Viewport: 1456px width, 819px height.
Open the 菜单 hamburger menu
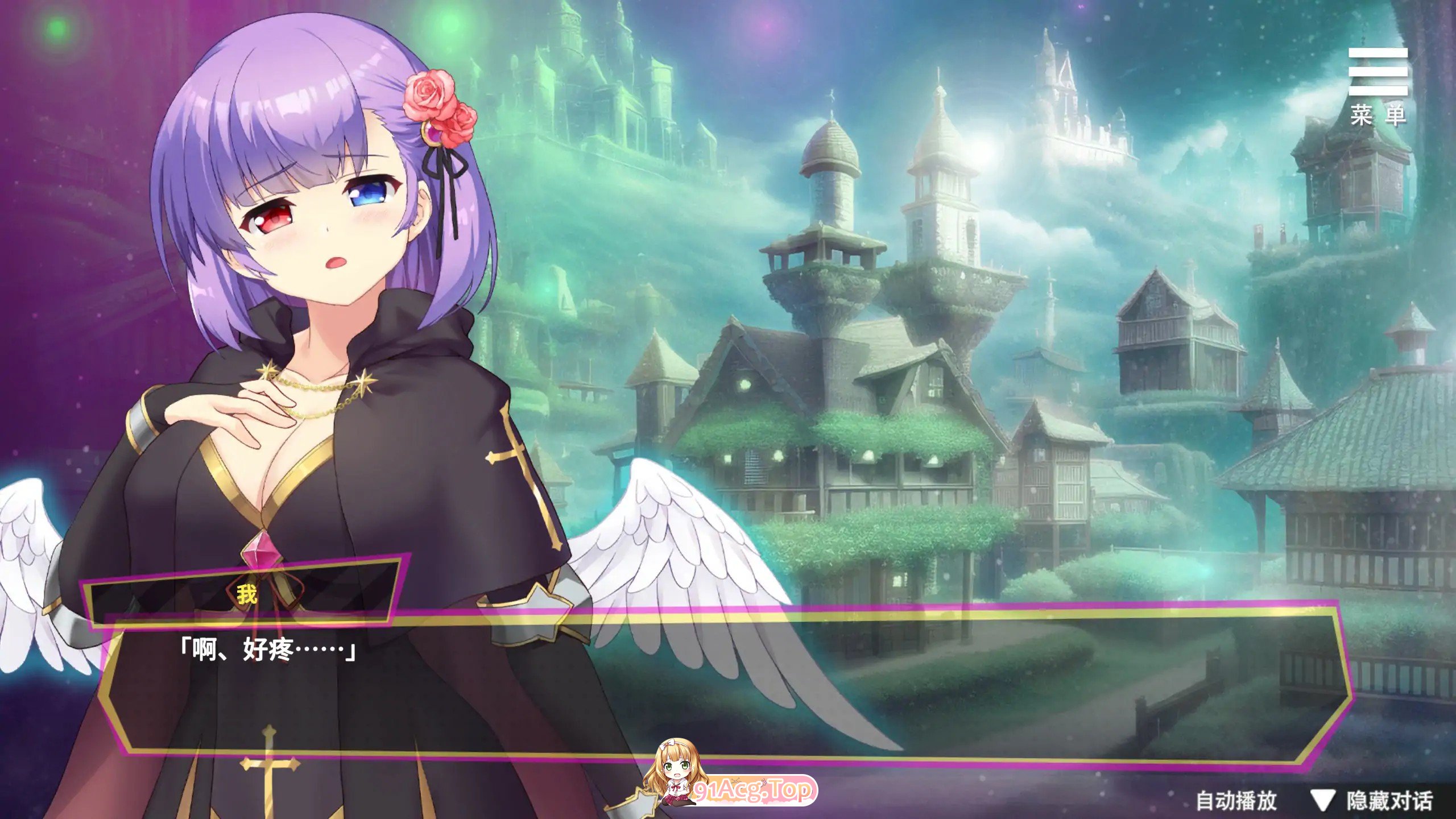click(1378, 85)
